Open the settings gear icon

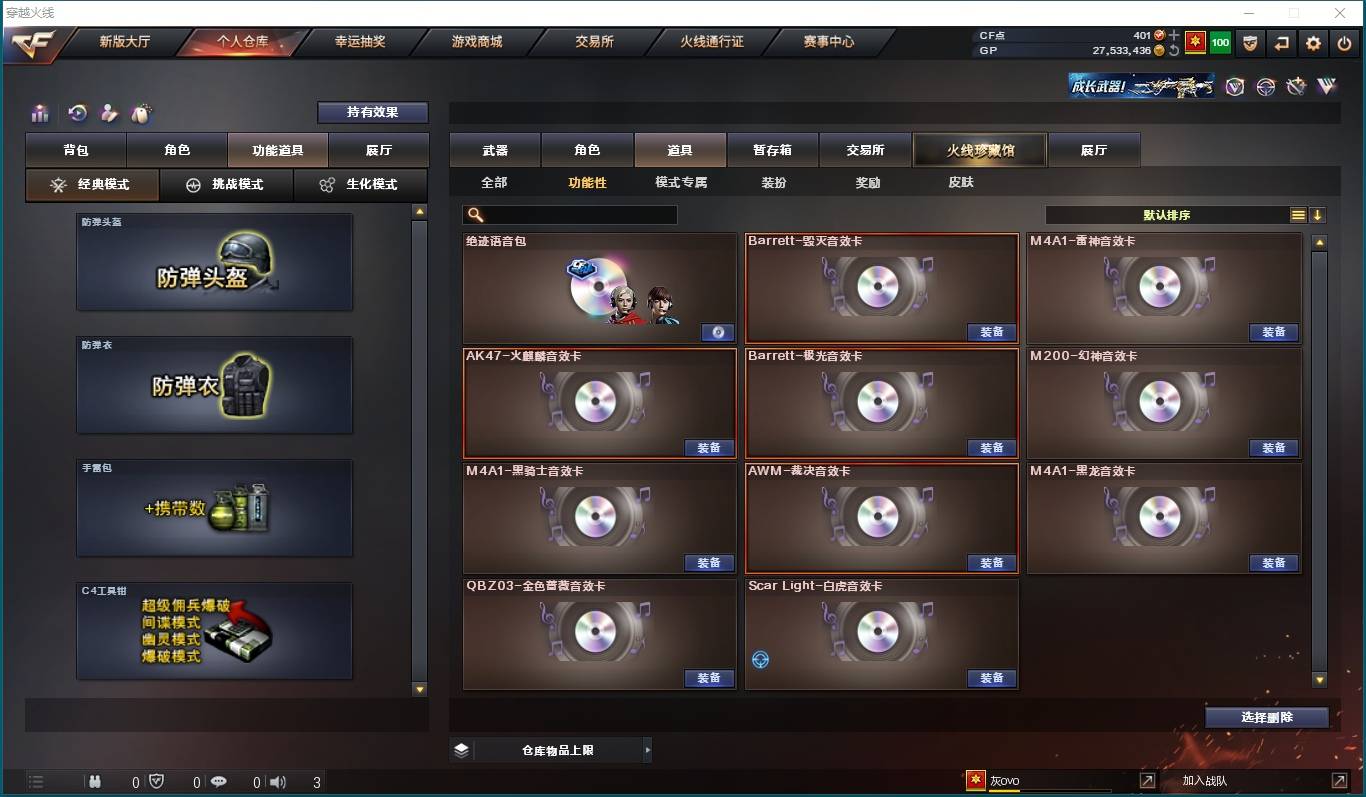pyautogui.click(x=1312, y=42)
